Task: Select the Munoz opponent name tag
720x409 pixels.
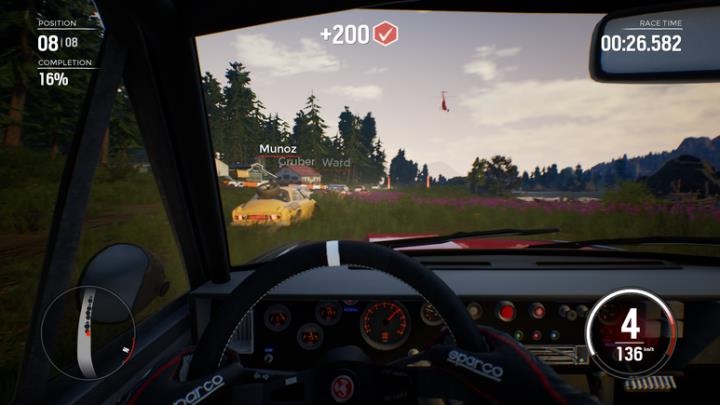Action: (277, 149)
